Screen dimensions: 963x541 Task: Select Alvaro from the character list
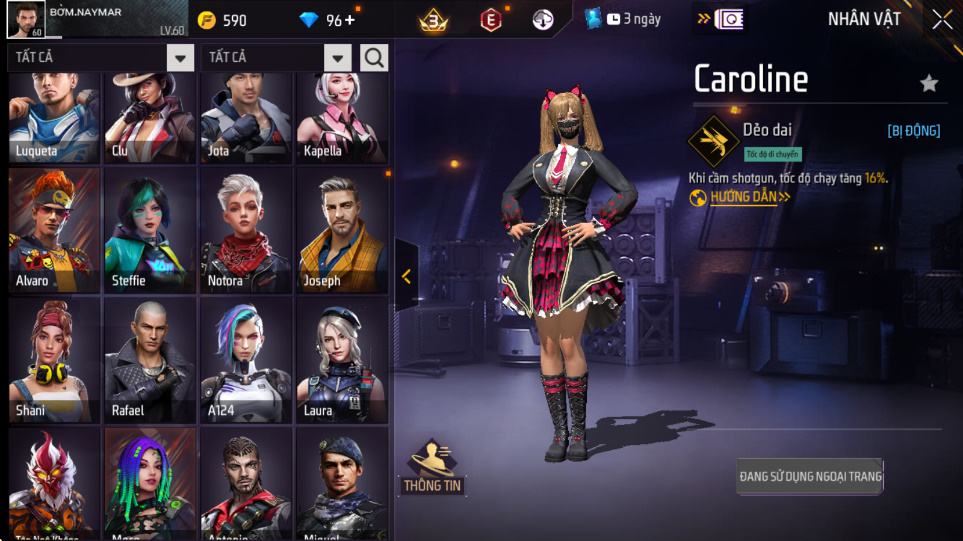click(x=54, y=231)
